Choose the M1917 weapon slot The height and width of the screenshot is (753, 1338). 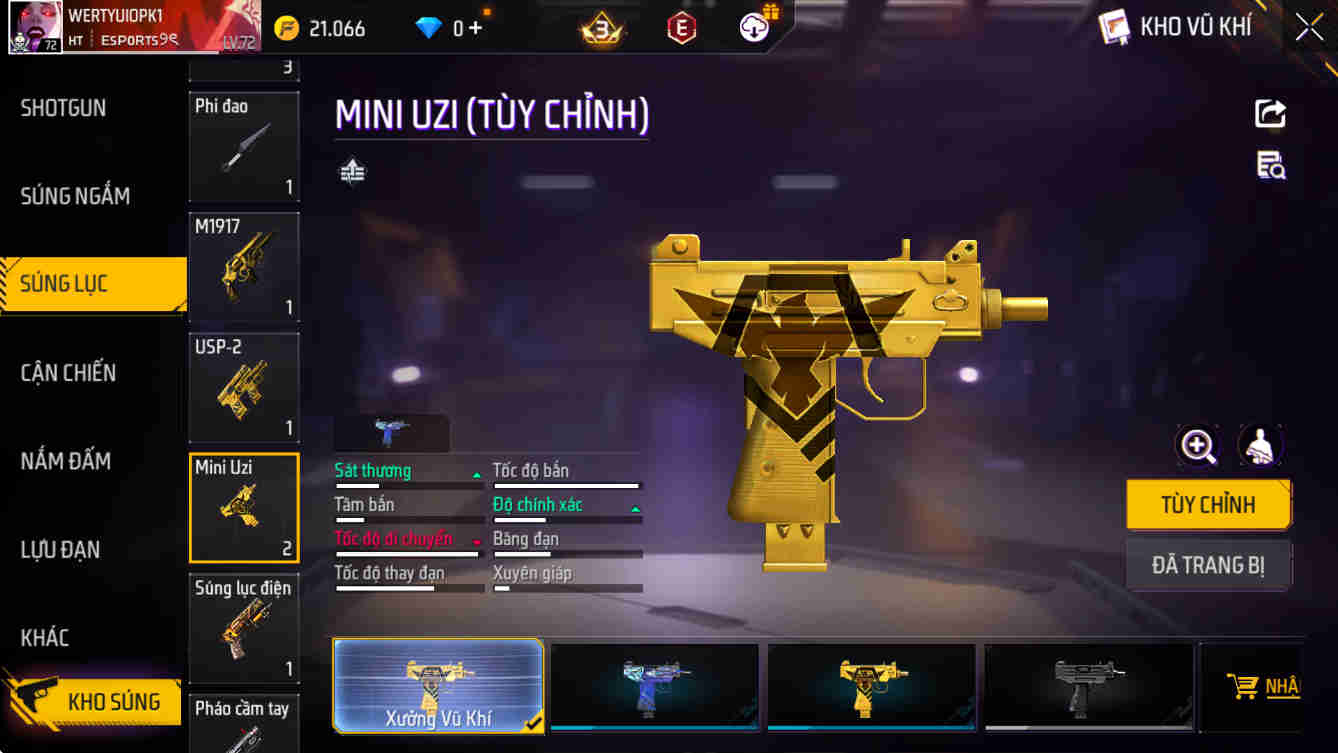[x=244, y=266]
